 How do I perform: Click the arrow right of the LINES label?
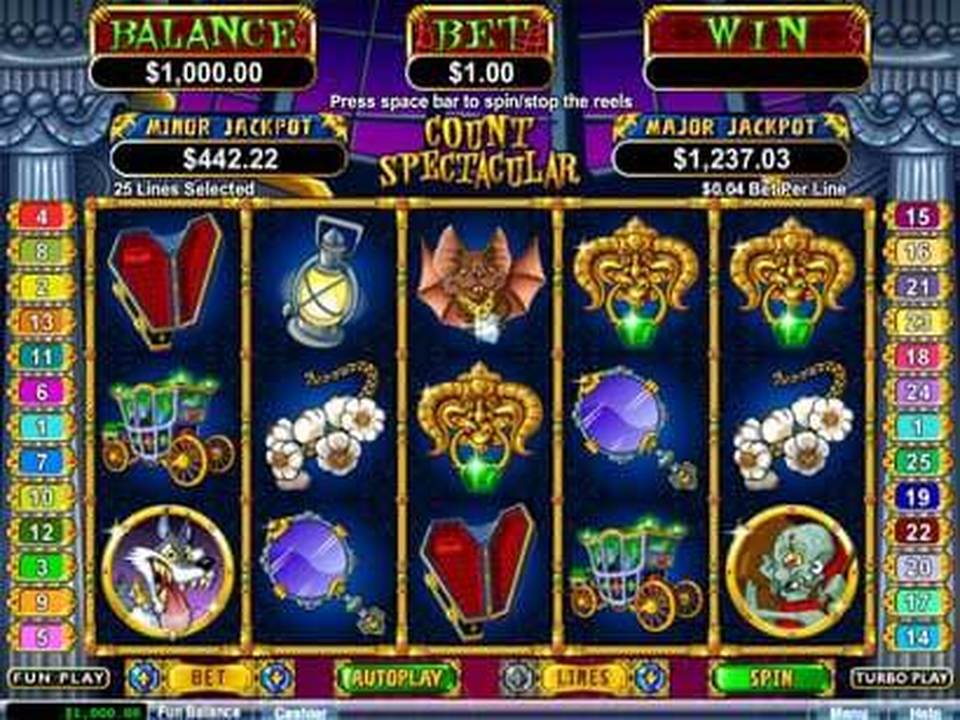pos(648,677)
